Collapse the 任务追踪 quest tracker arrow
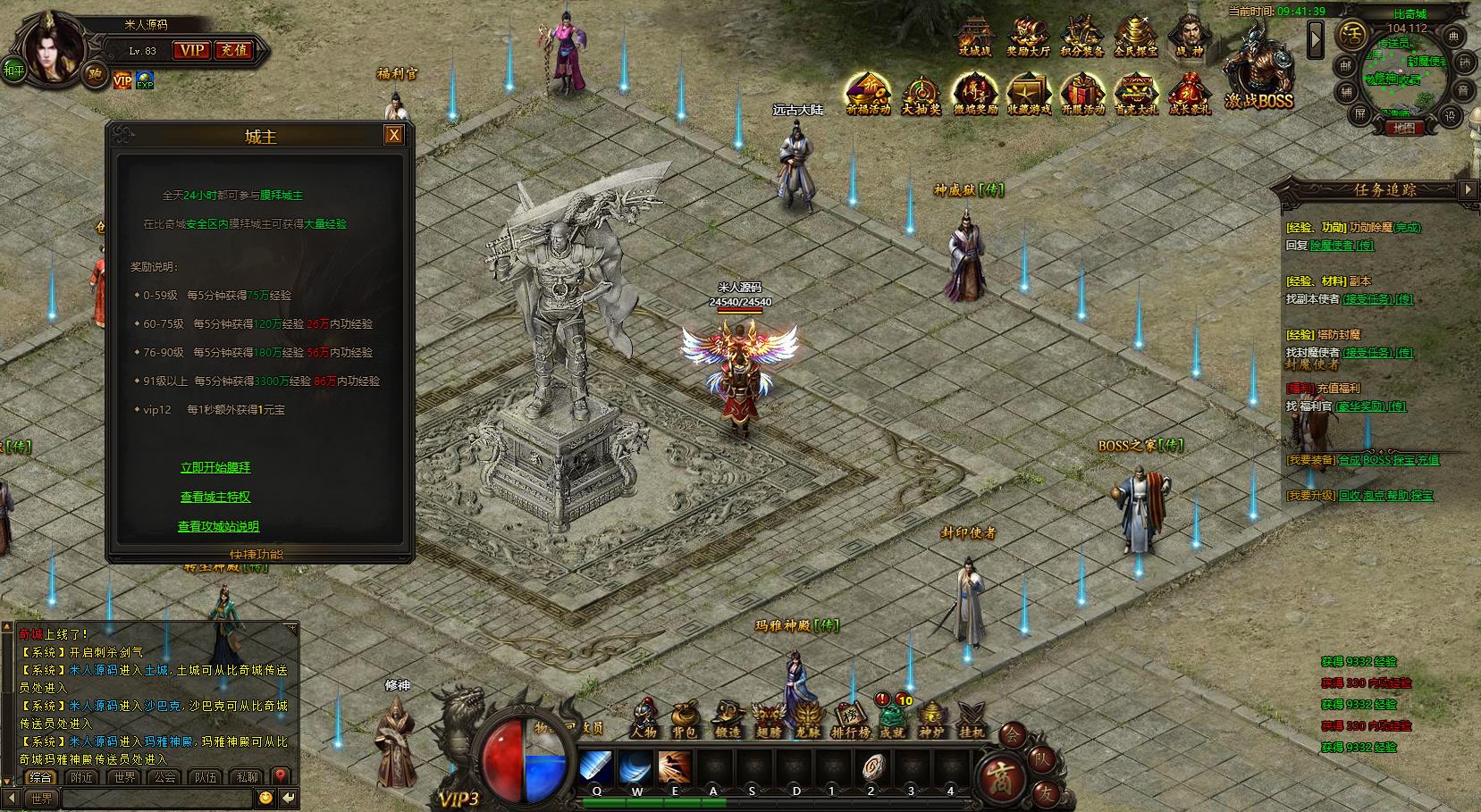Viewport: 1481px width, 812px height. [x=1468, y=189]
